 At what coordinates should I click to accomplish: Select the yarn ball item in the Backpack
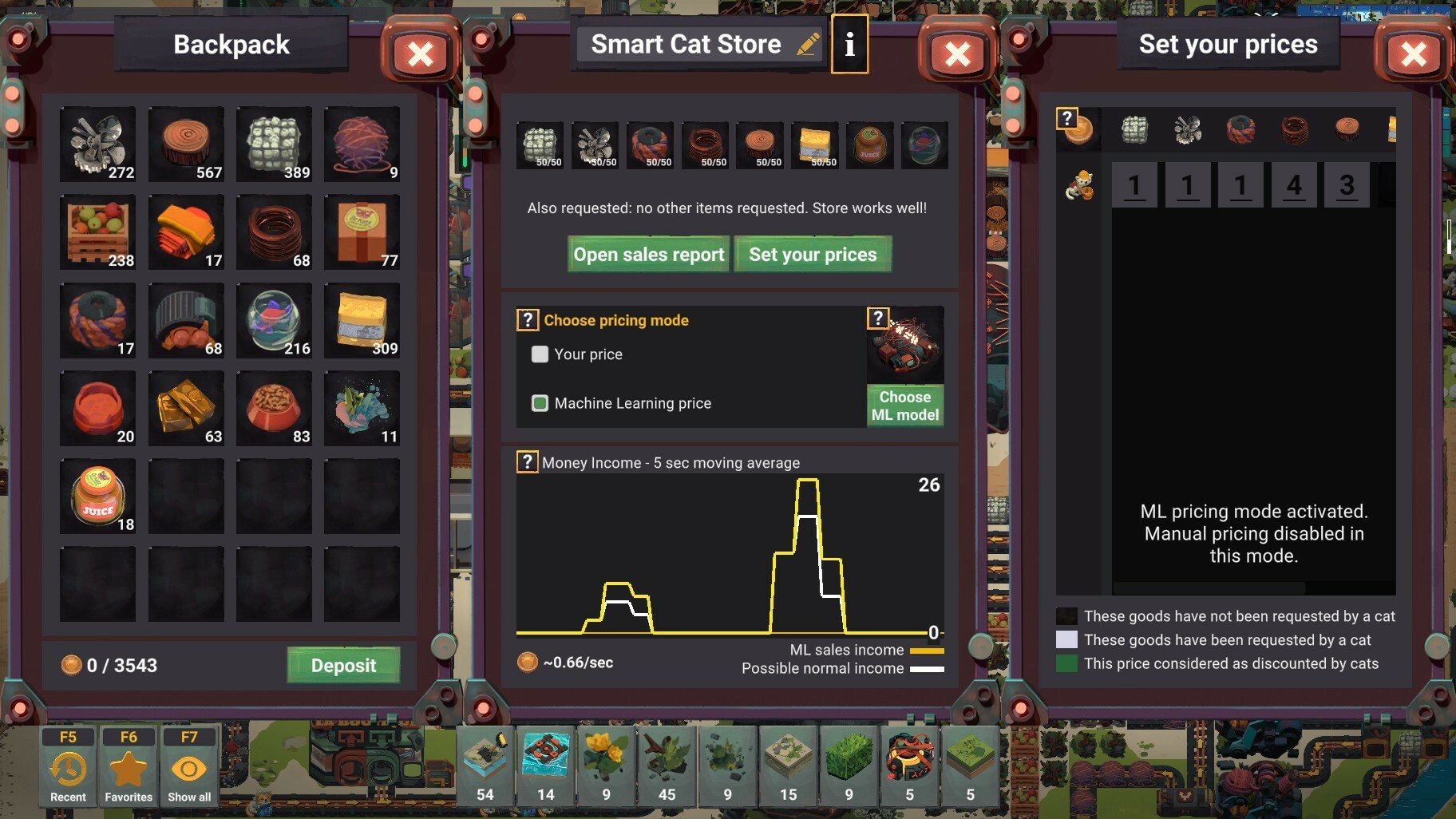coord(362,144)
